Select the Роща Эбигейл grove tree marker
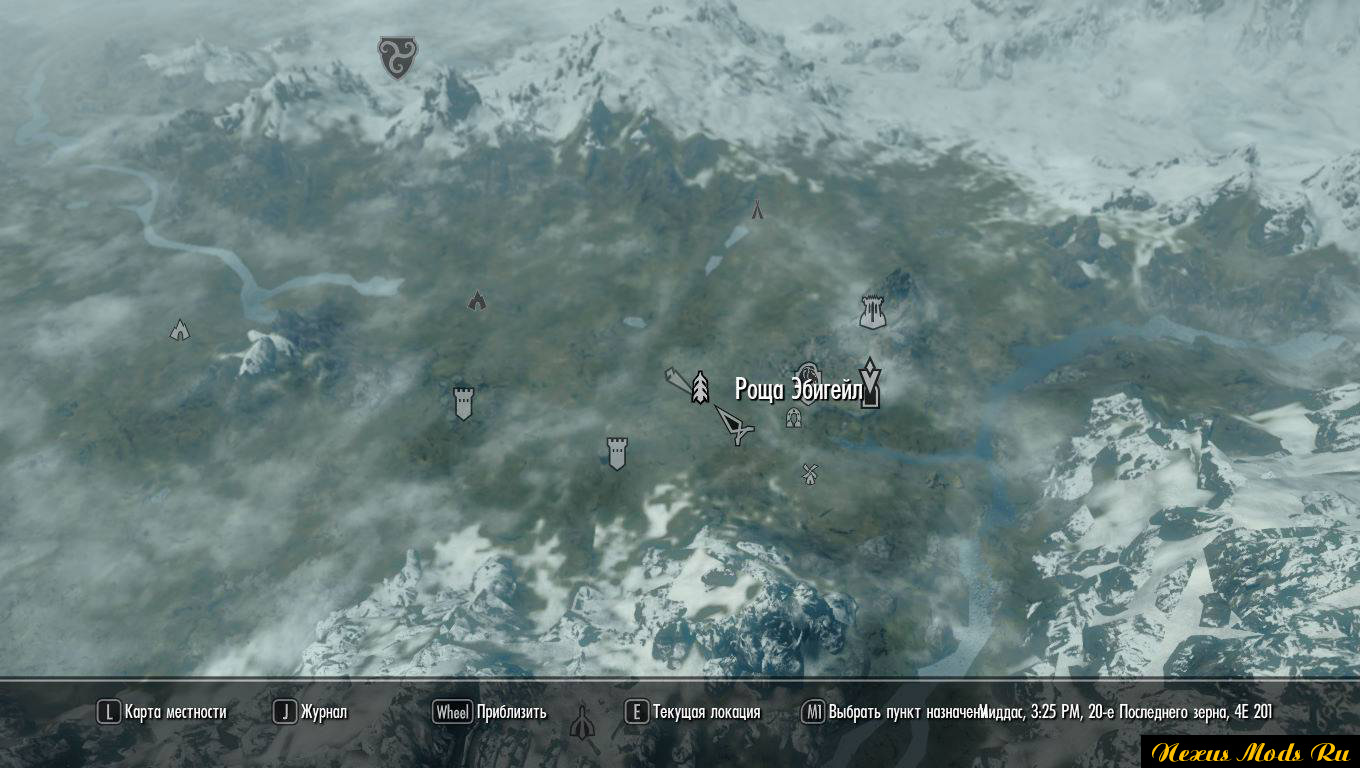 (700, 387)
